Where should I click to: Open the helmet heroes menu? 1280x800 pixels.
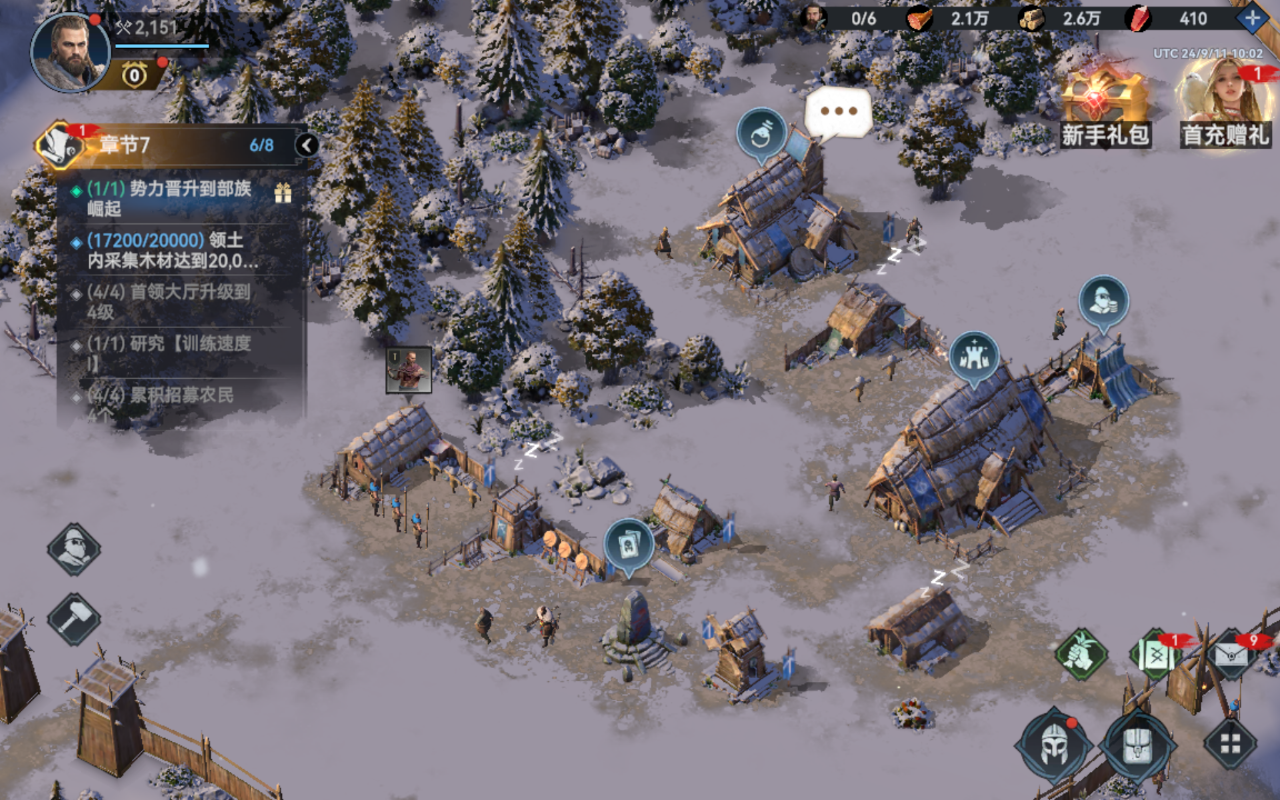tap(1052, 745)
